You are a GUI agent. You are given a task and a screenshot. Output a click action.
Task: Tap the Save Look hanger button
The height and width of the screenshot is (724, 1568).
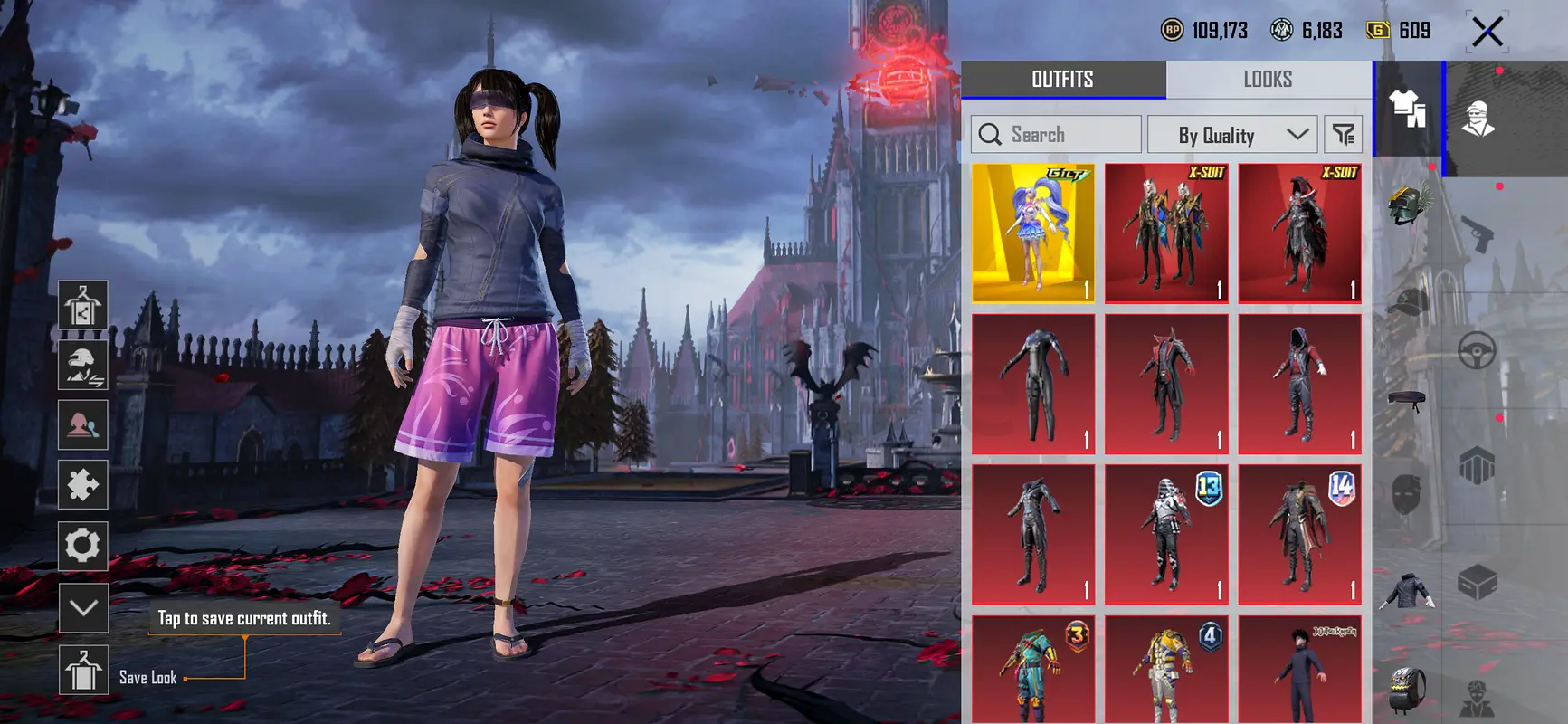(x=83, y=671)
